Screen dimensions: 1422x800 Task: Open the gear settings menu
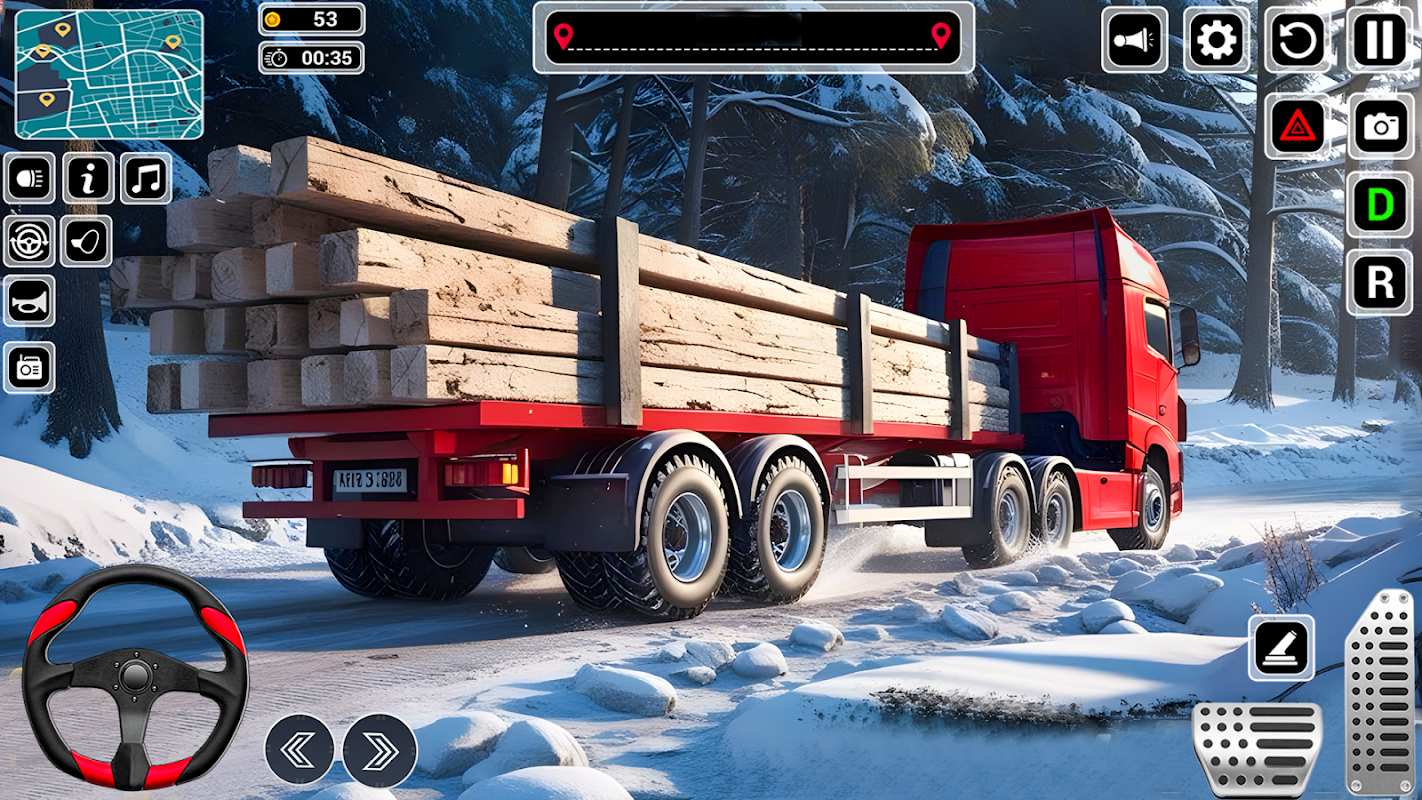(1216, 41)
